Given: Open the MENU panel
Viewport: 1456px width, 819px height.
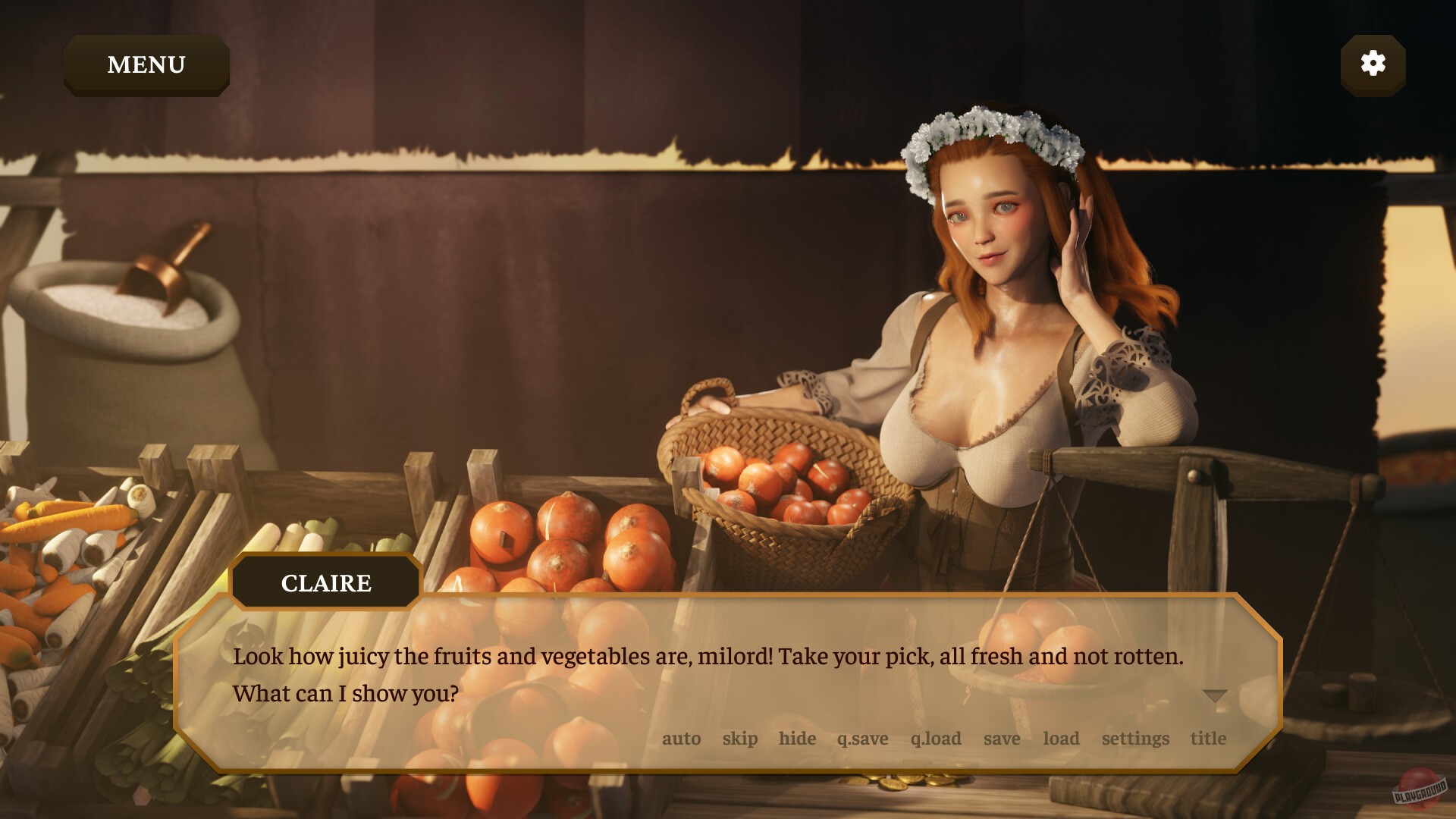Looking at the screenshot, I should [x=146, y=64].
